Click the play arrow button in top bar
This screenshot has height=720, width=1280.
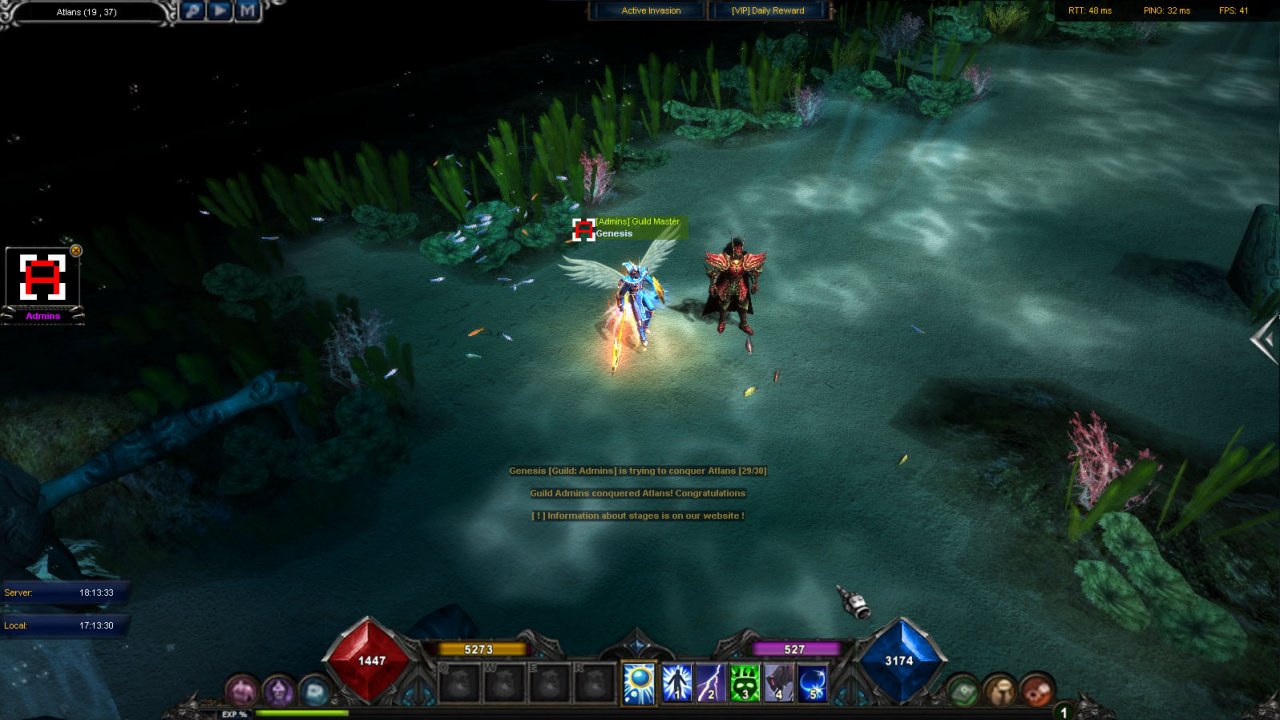[x=220, y=11]
